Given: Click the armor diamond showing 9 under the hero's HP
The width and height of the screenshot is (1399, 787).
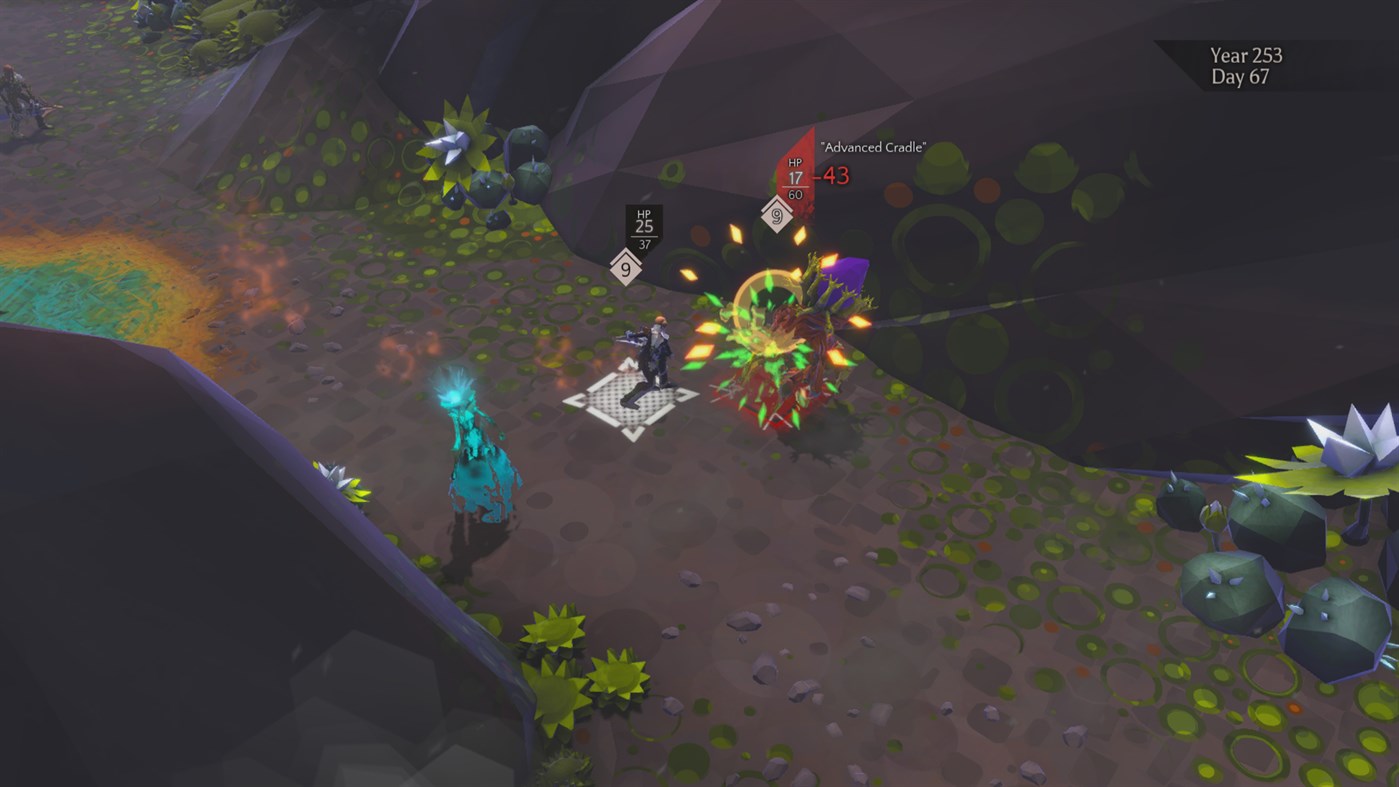Looking at the screenshot, I should tap(626, 266).
